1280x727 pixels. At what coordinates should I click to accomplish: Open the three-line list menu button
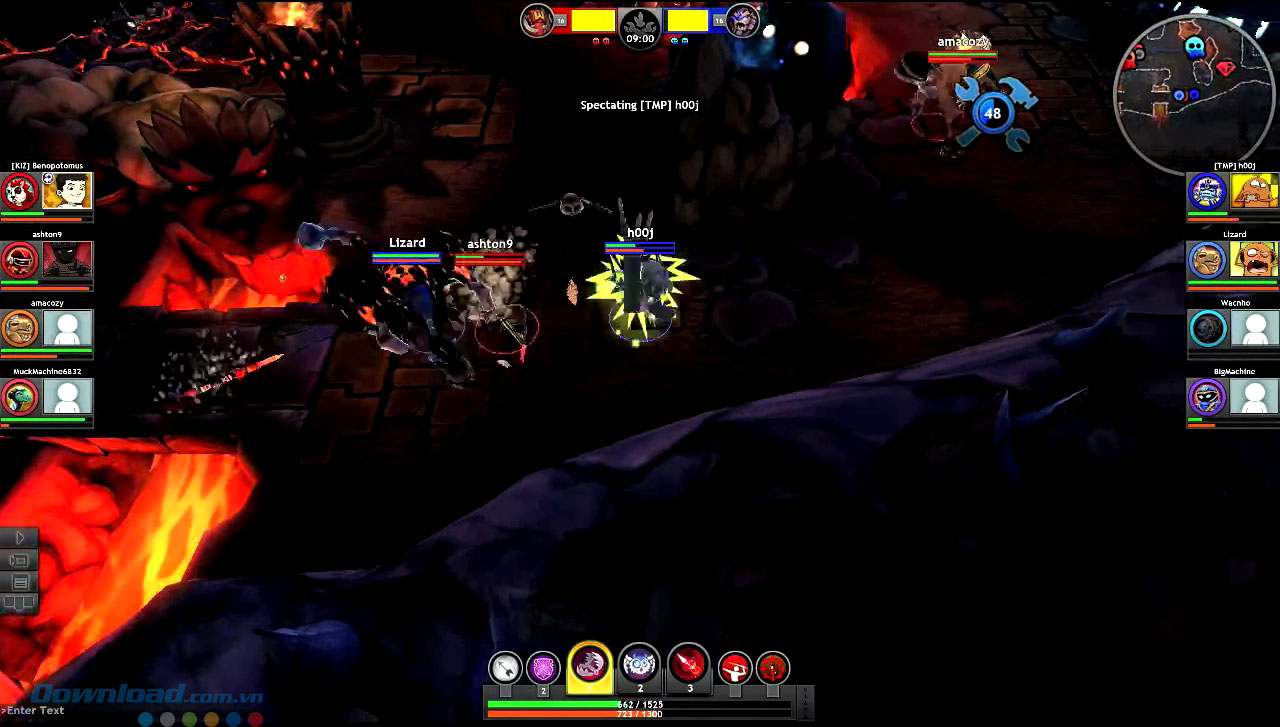pos(19,582)
